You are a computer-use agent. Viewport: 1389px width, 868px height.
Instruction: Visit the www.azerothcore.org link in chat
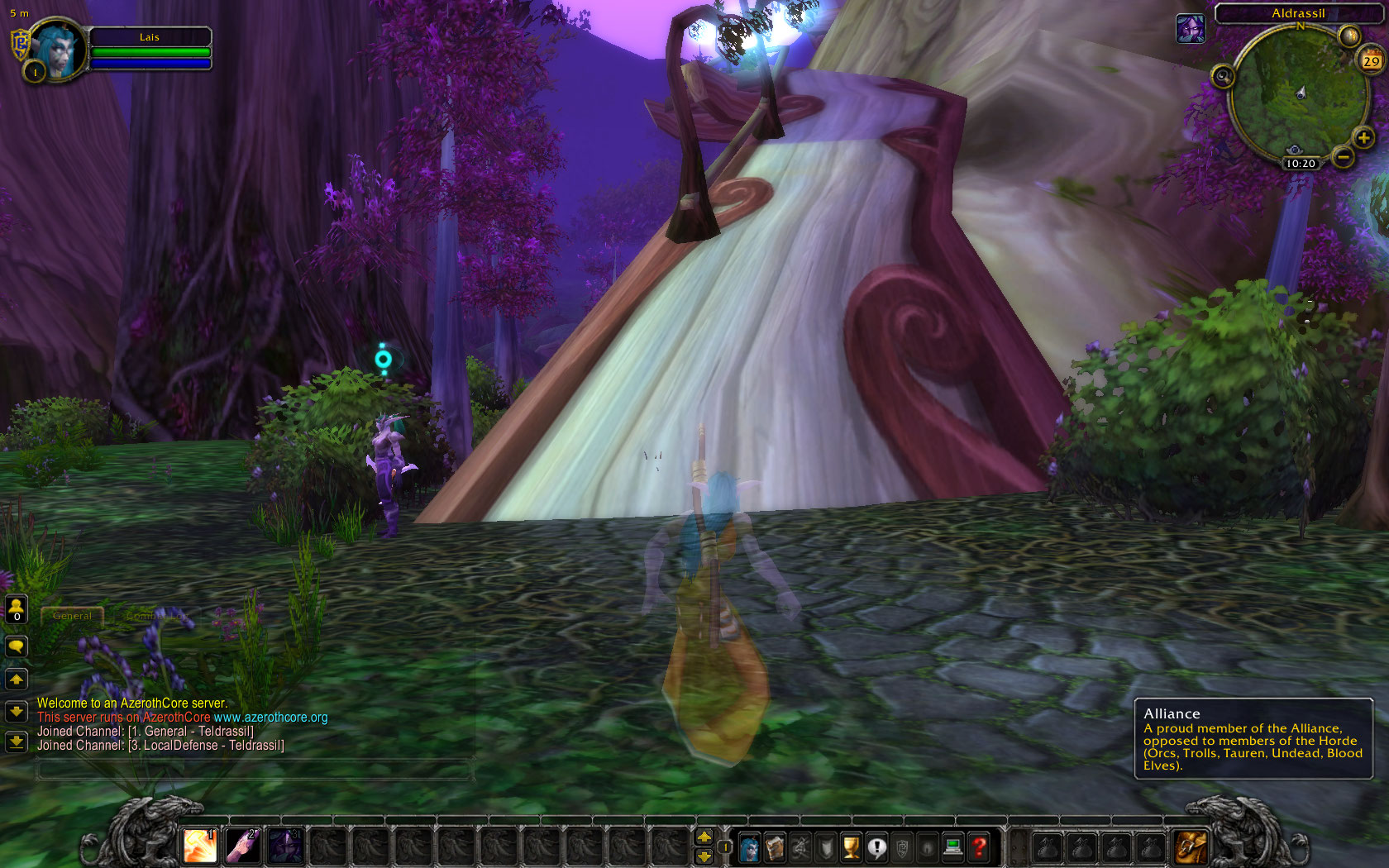[273, 718]
